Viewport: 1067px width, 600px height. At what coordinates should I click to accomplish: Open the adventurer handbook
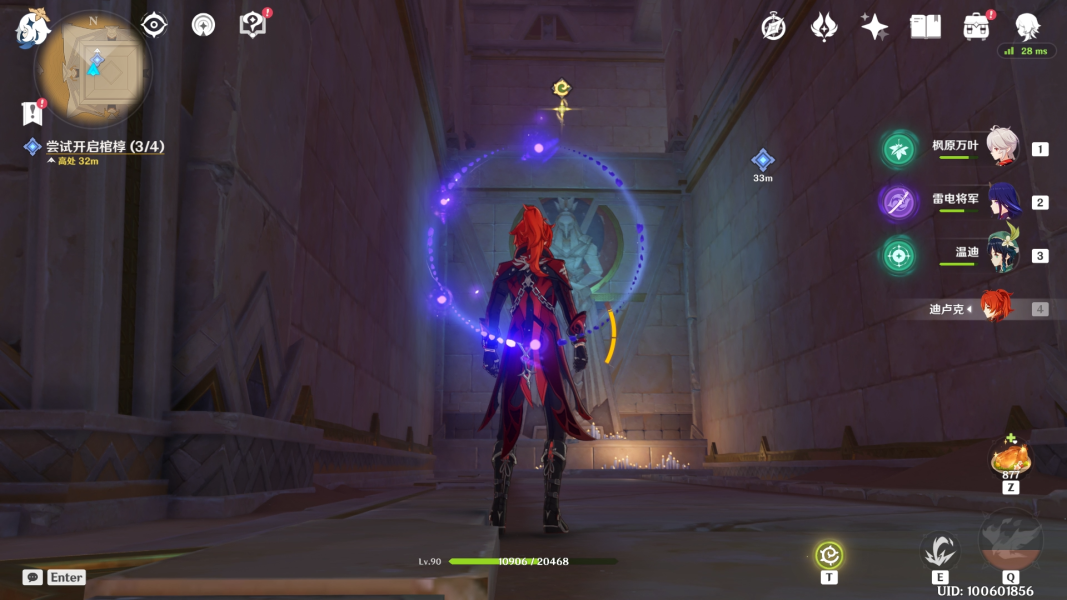click(925, 27)
